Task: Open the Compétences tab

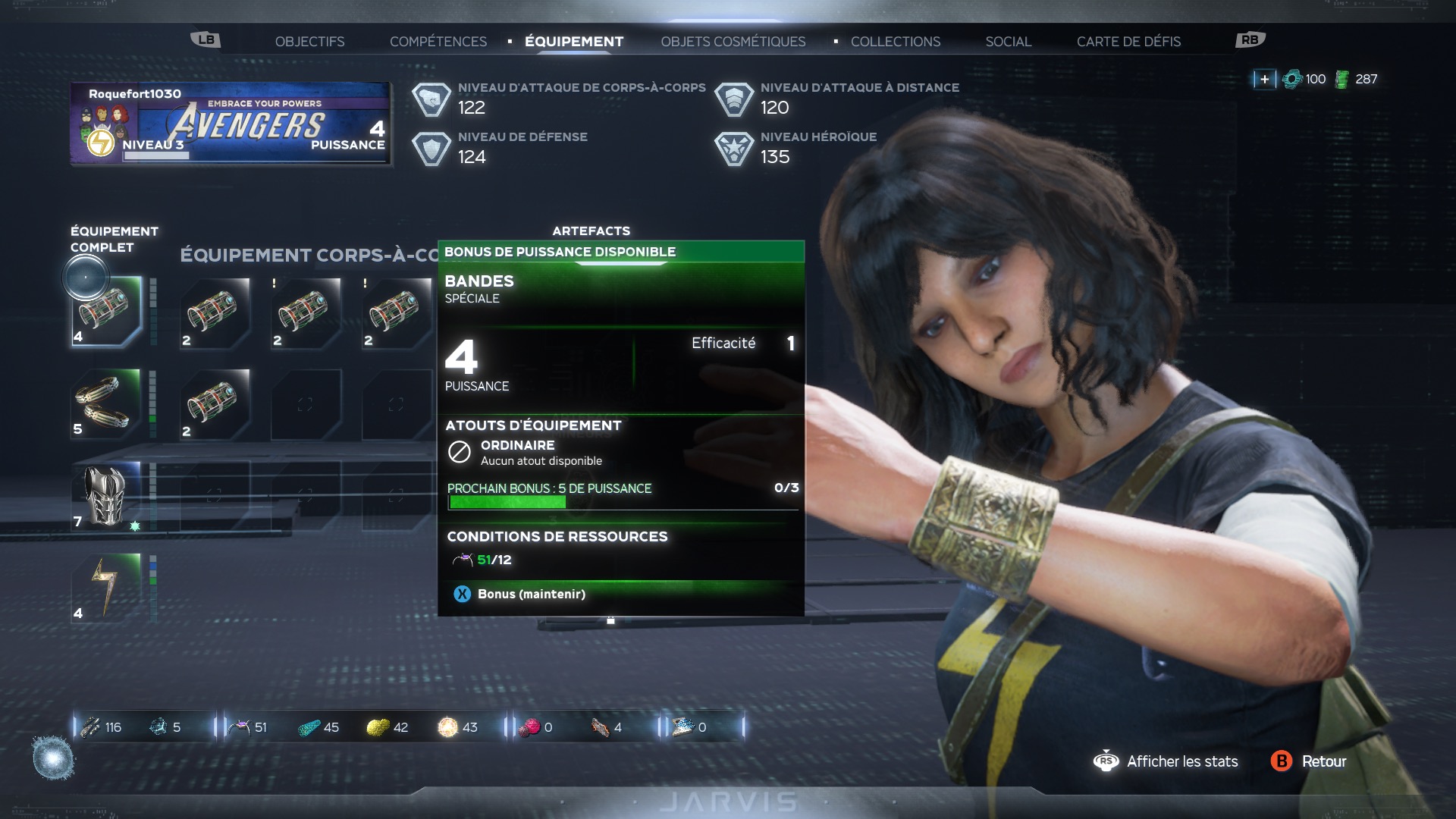Action: click(438, 42)
